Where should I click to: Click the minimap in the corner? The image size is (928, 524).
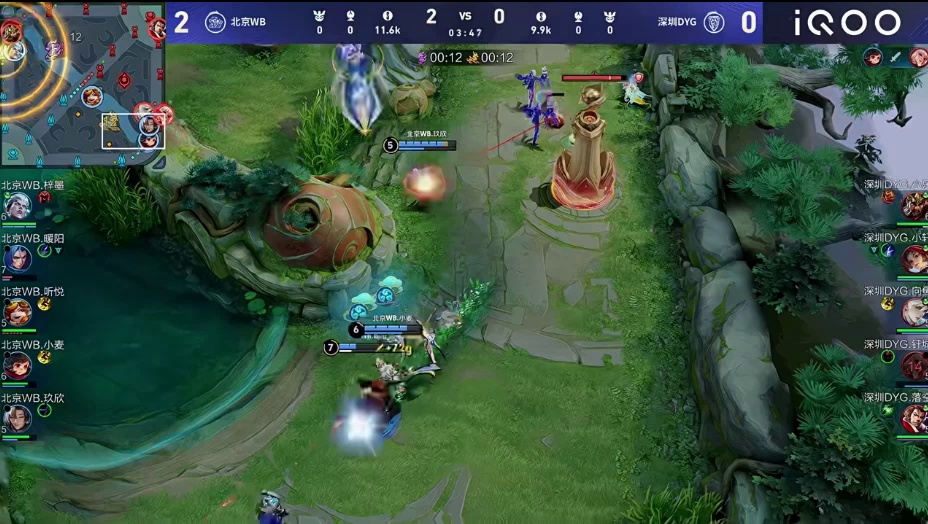point(82,83)
